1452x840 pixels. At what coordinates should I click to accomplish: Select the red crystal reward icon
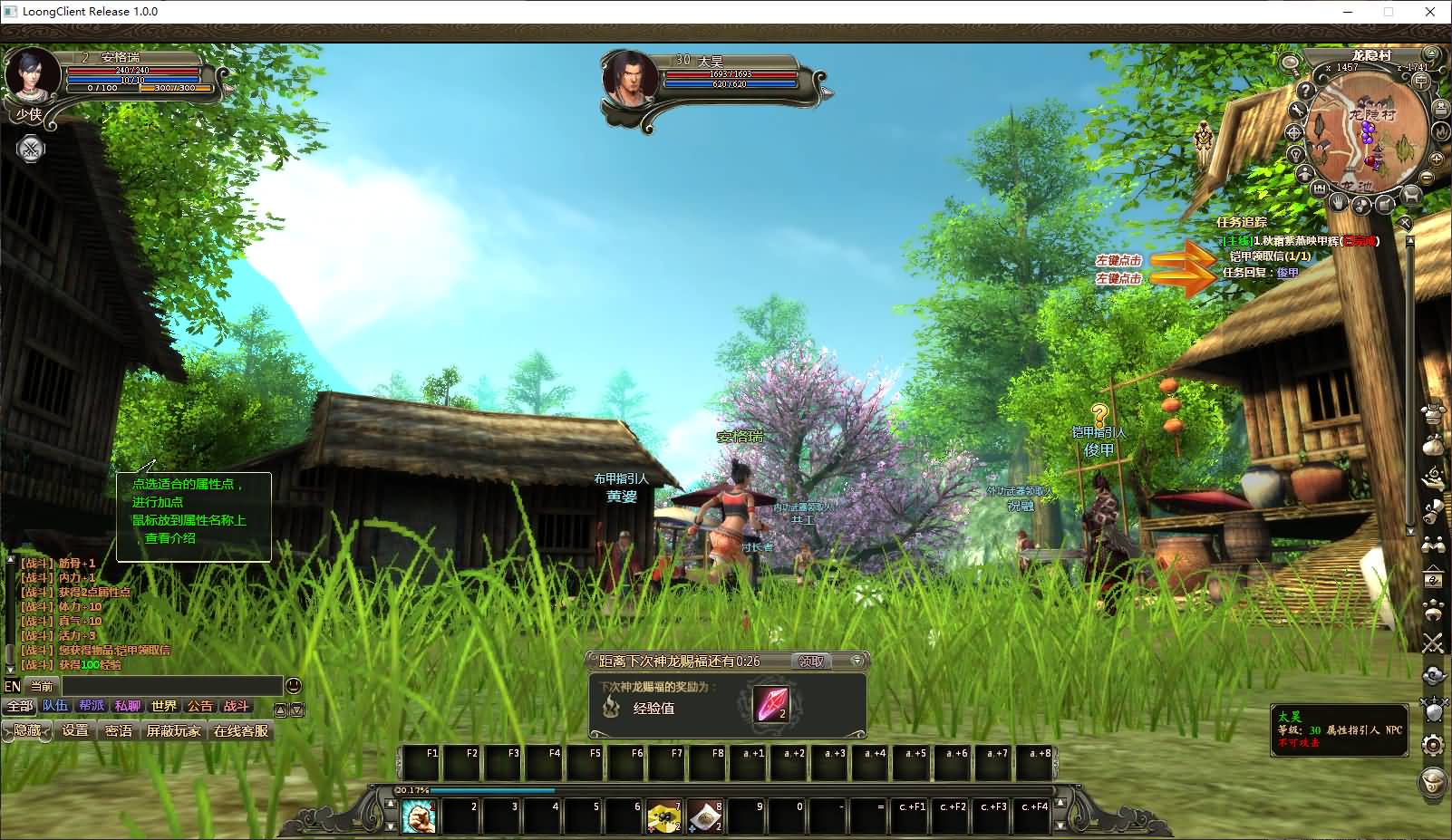(x=770, y=704)
